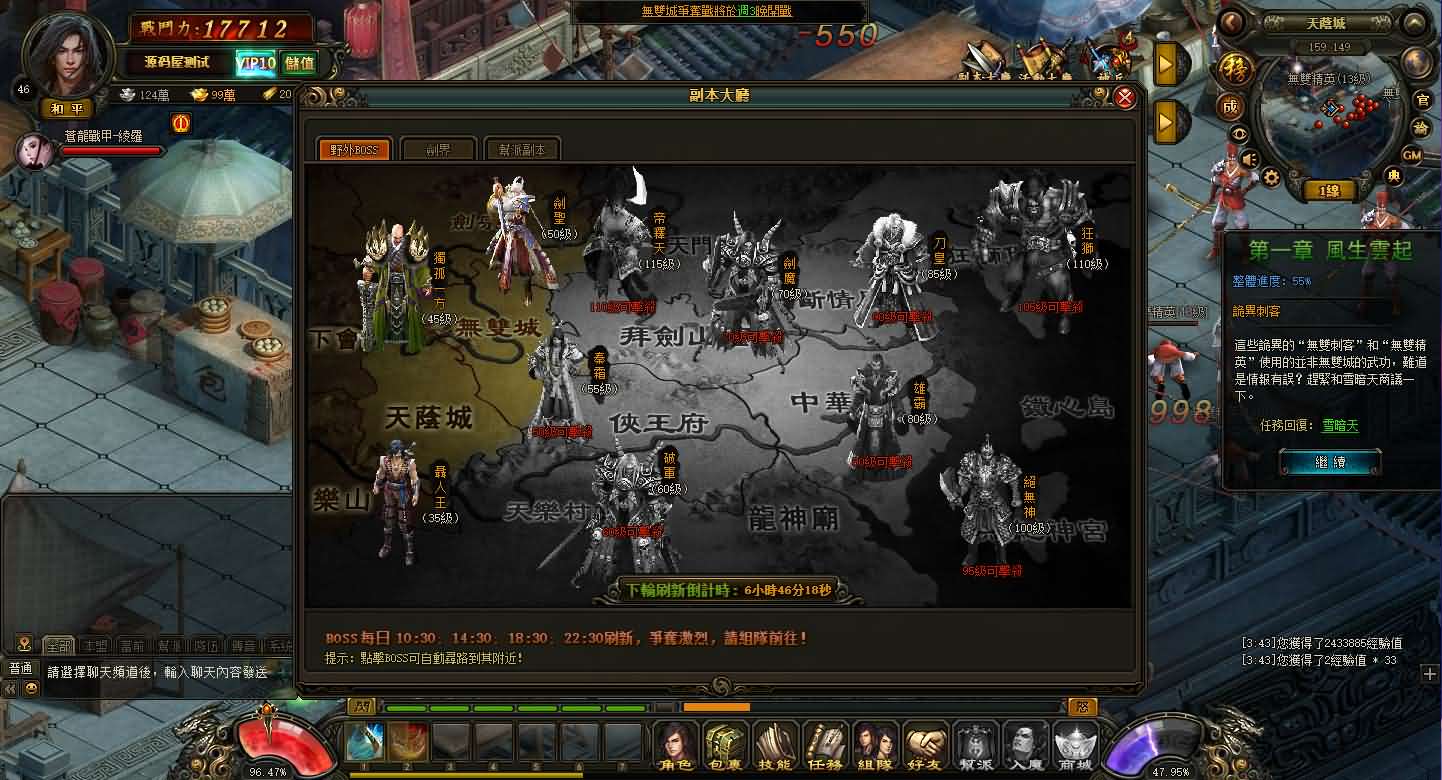Open the 普通 chat channel dropdown
This screenshot has width=1442, height=780.
(20, 669)
